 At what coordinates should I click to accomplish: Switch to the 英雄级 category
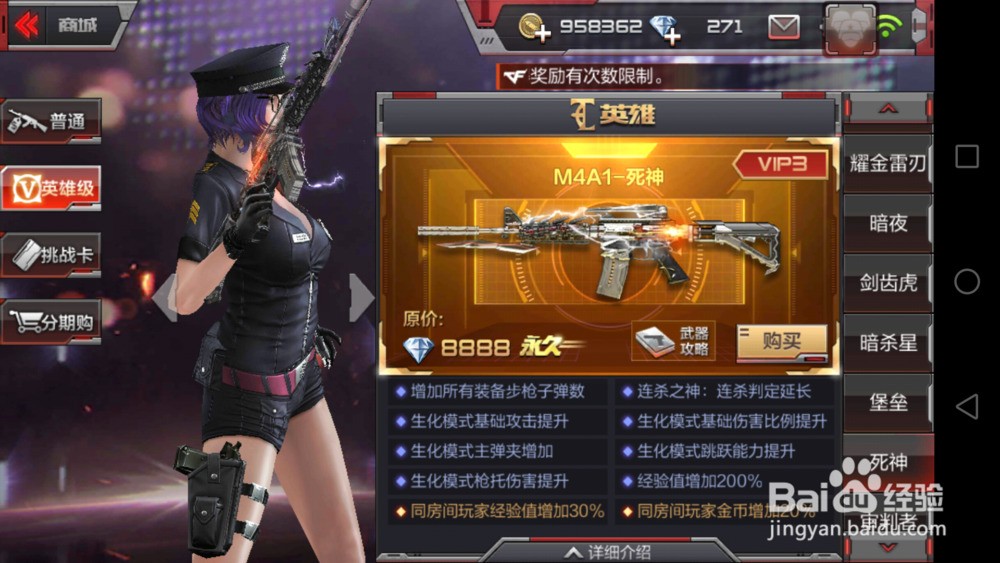[x=52, y=187]
